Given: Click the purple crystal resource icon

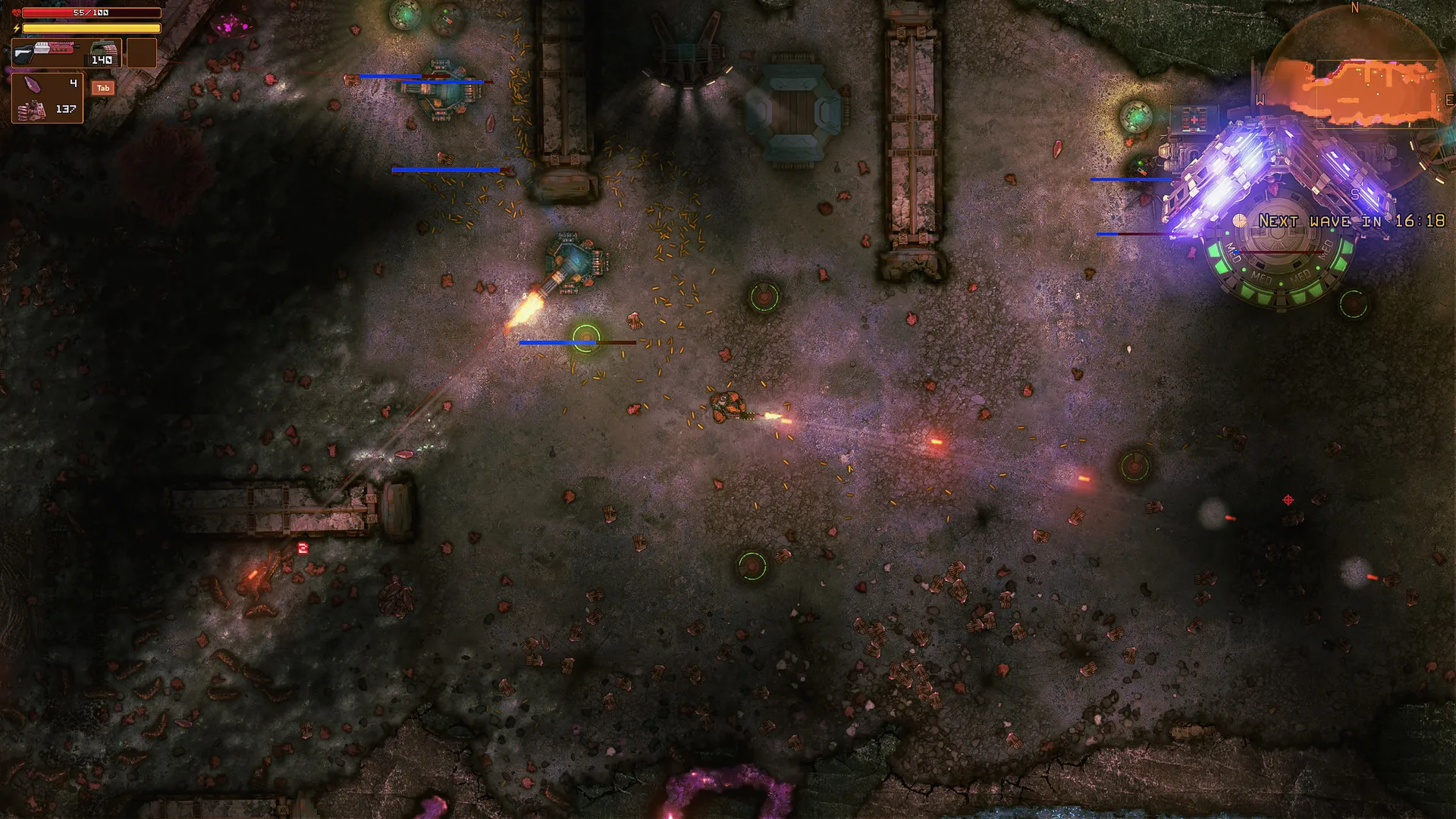Looking at the screenshot, I should 31,83.
